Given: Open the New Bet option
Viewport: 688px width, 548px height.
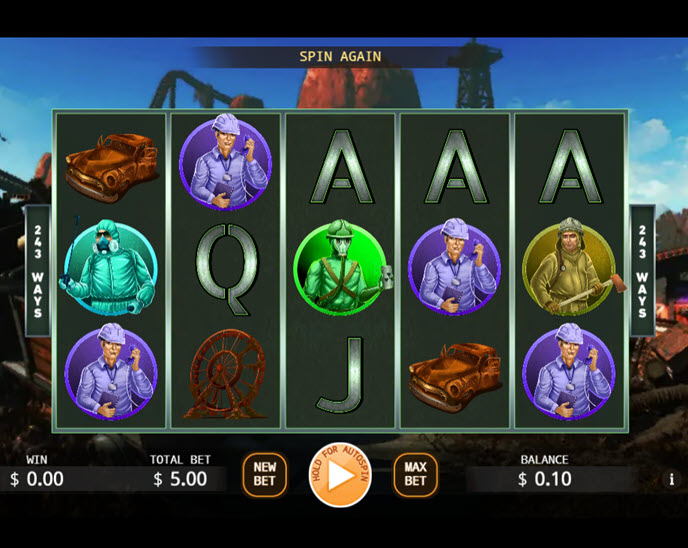Looking at the screenshot, I should point(264,475).
